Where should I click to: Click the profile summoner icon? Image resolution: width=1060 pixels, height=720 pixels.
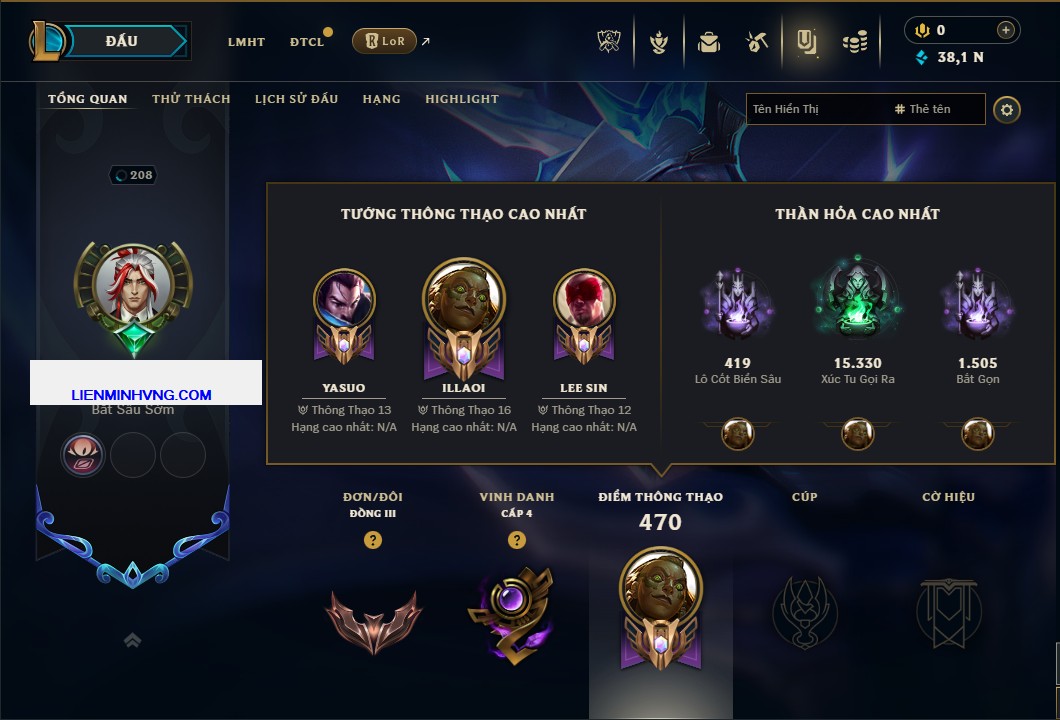coord(133,285)
